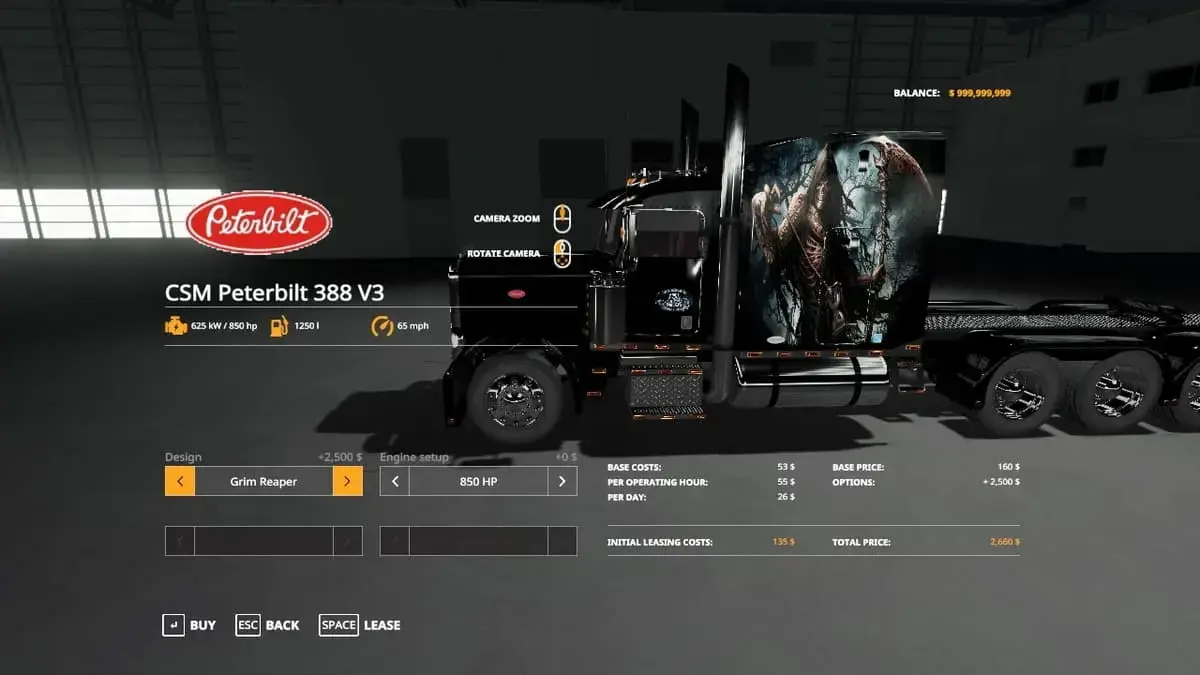This screenshot has height=675, width=1200.
Task: Lease the truck instead of buying
Action: 359,625
